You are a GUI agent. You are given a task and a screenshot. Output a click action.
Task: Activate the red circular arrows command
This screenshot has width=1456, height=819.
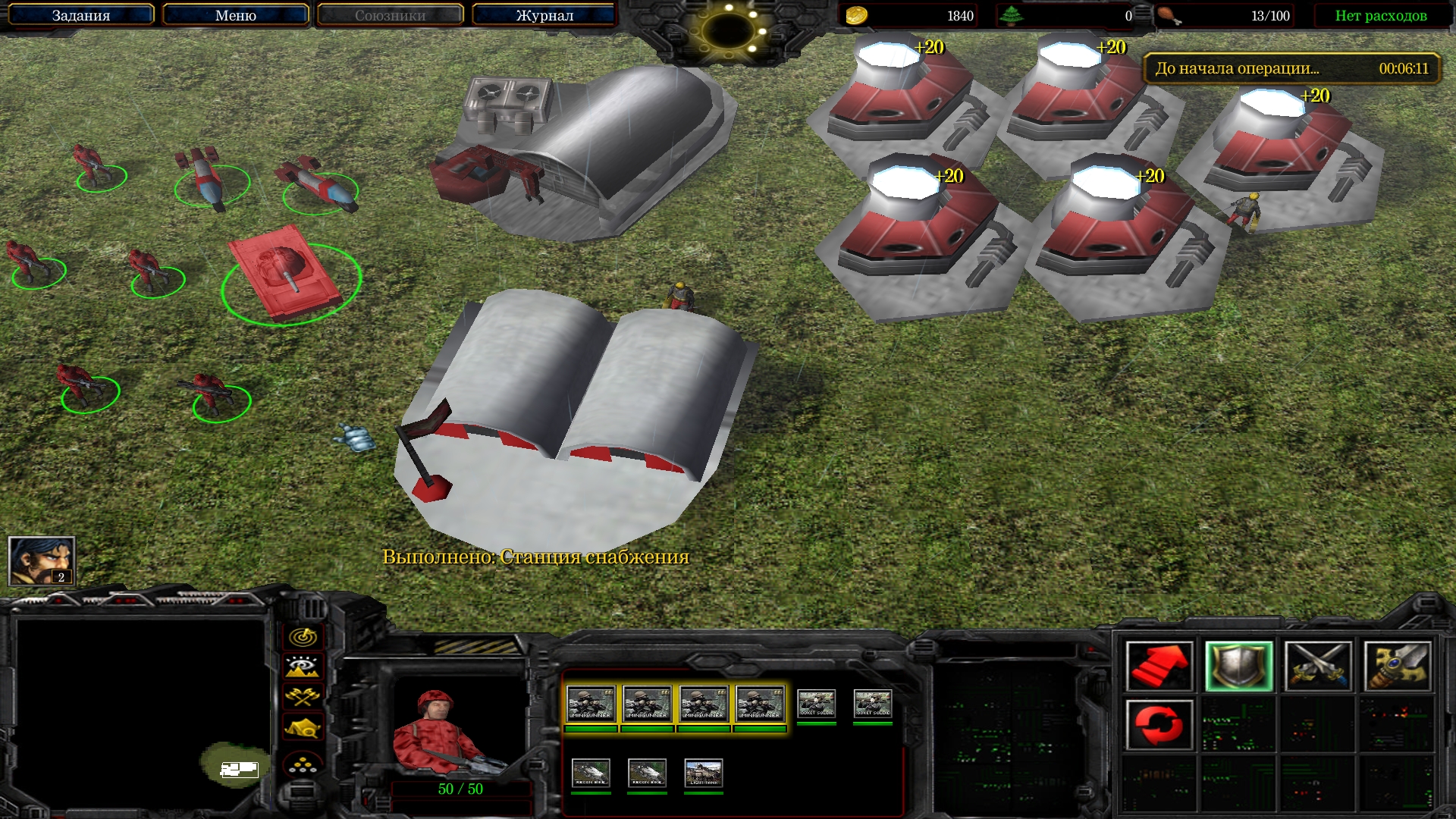[1159, 725]
